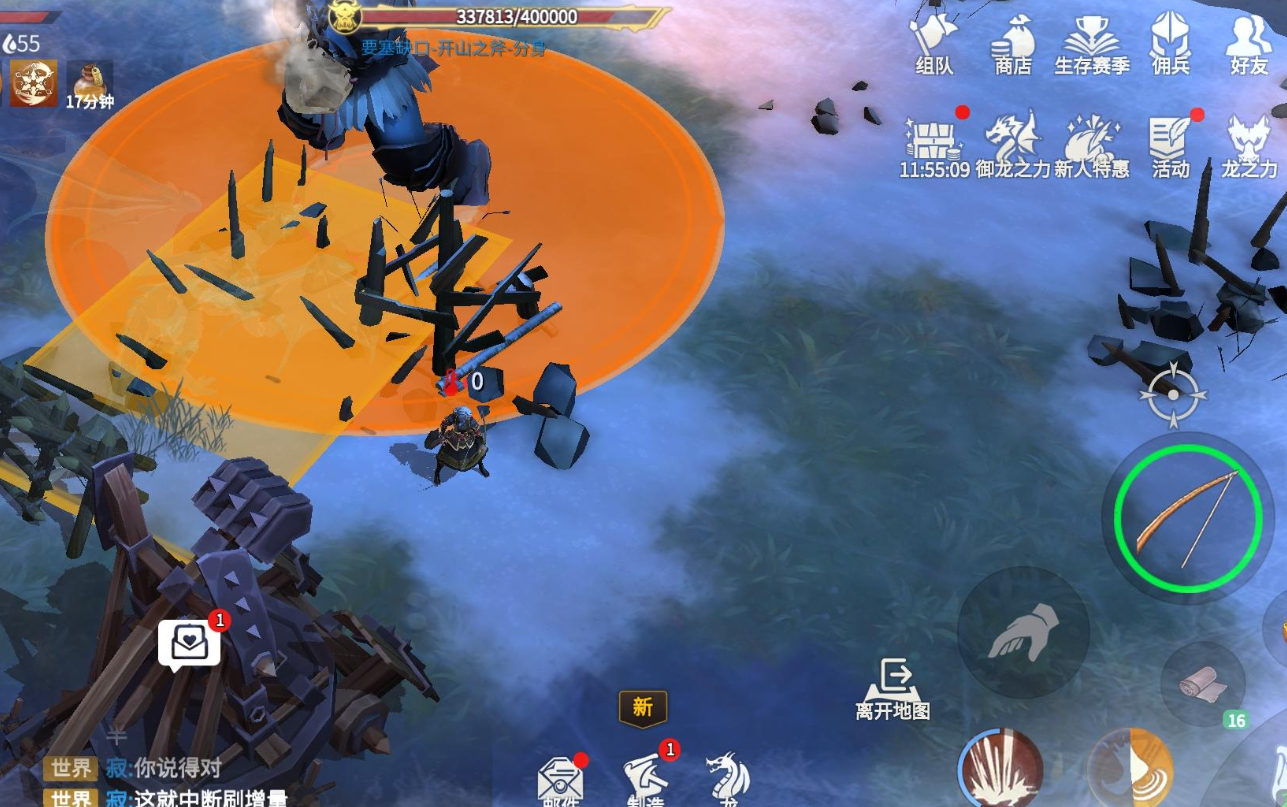Viewport: 1287px width, 807px height.
Task: Open the 活动 events panel
Action: tap(1170, 145)
